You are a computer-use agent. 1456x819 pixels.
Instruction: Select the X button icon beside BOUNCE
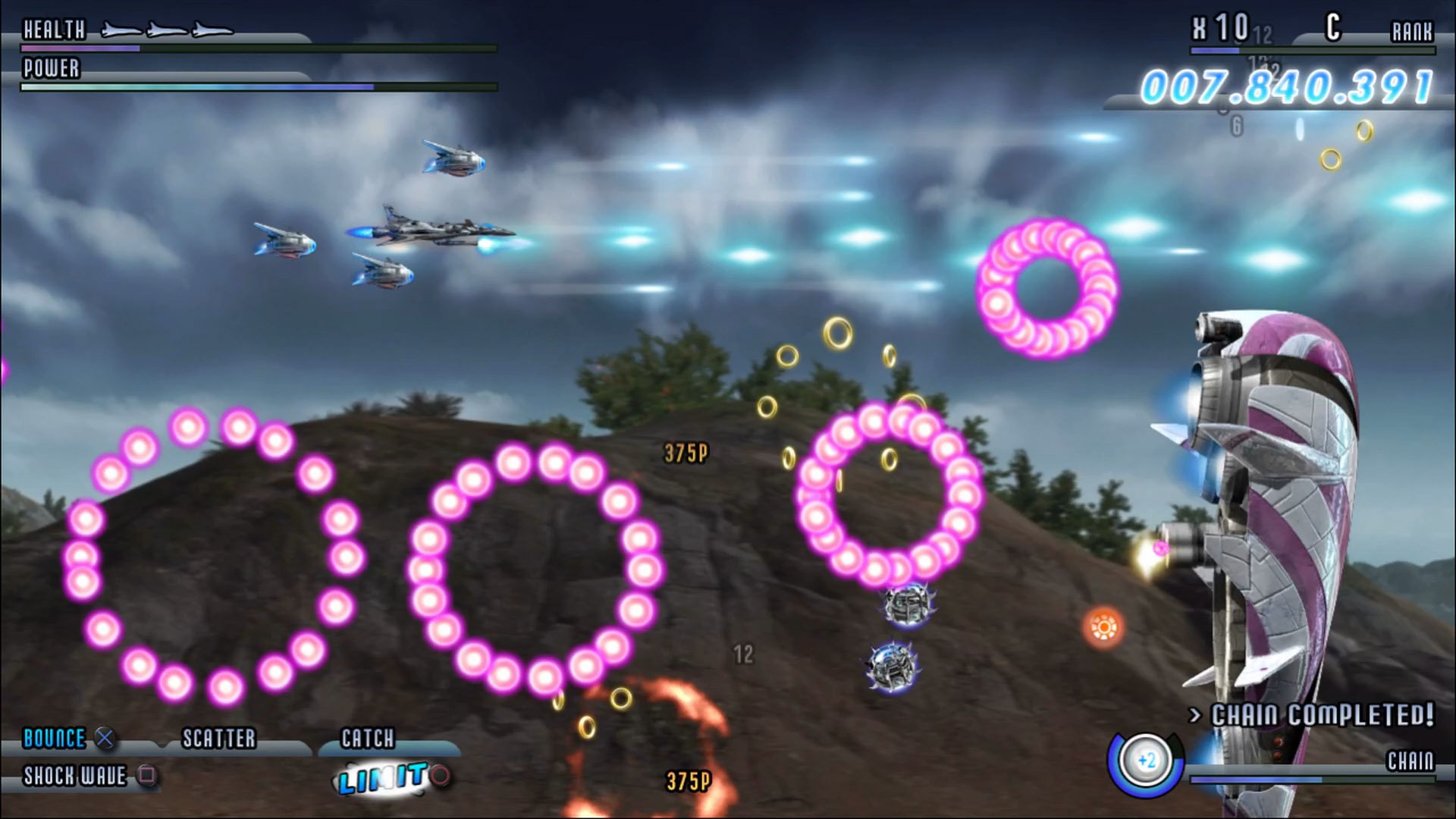(x=105, y=737)
